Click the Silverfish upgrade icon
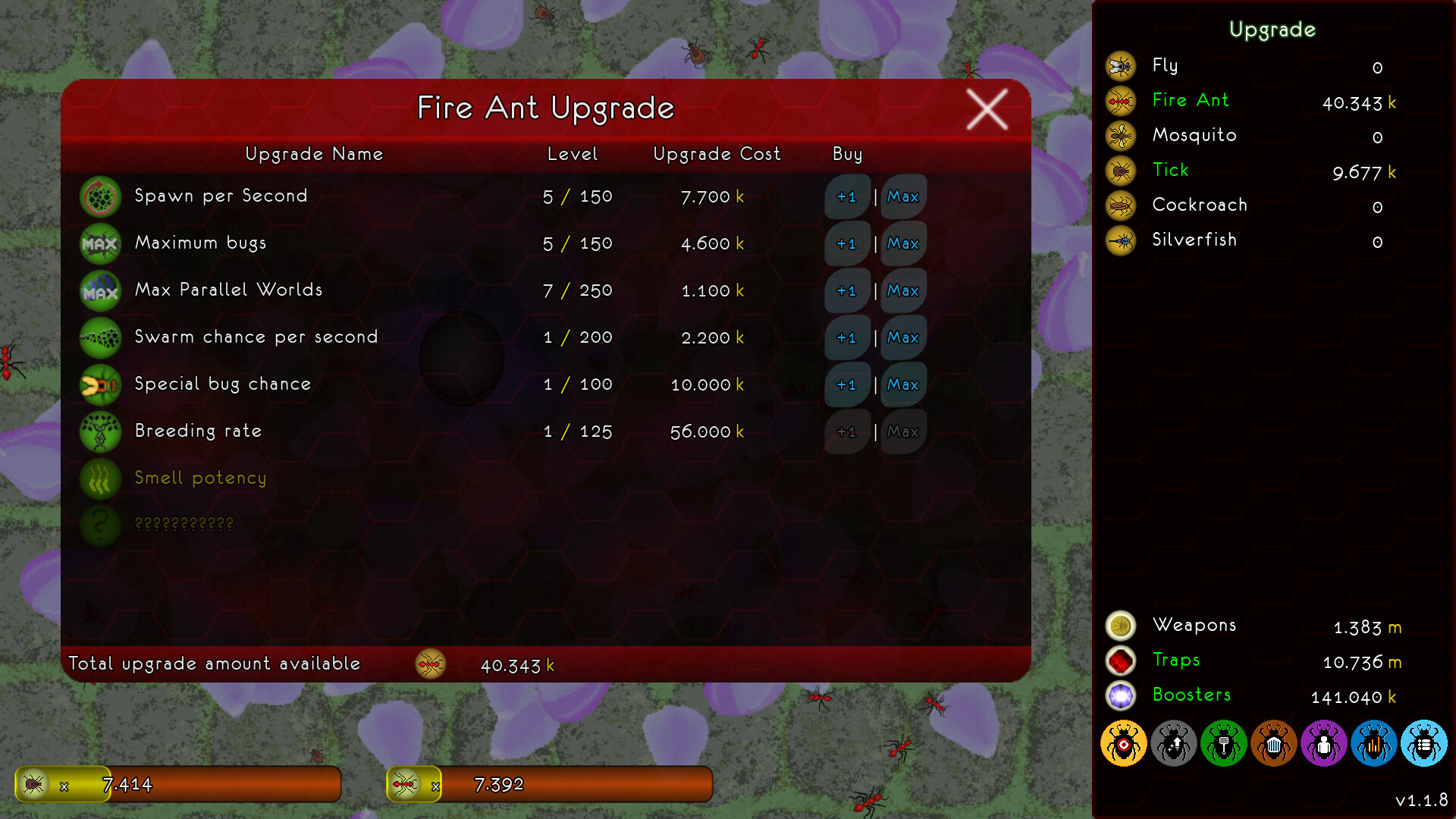Screen dimensions: 1456x819 click(x=1120, y=240)
